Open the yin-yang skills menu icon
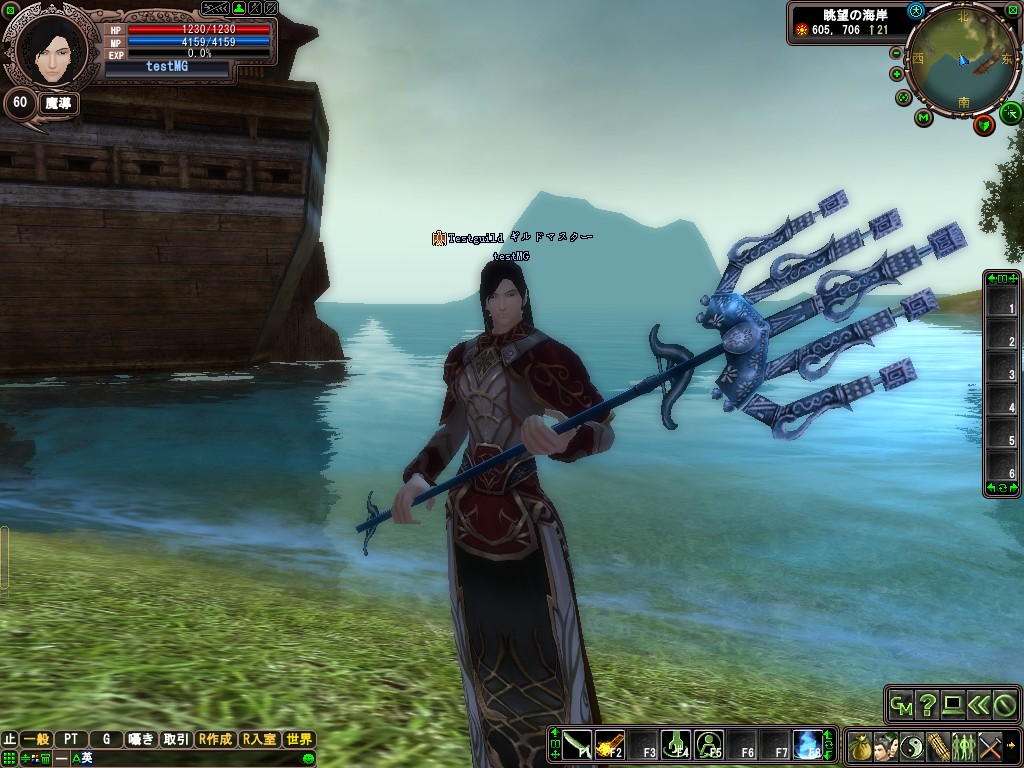Viewport: 1024px width, 768px height. coord(911,746)
